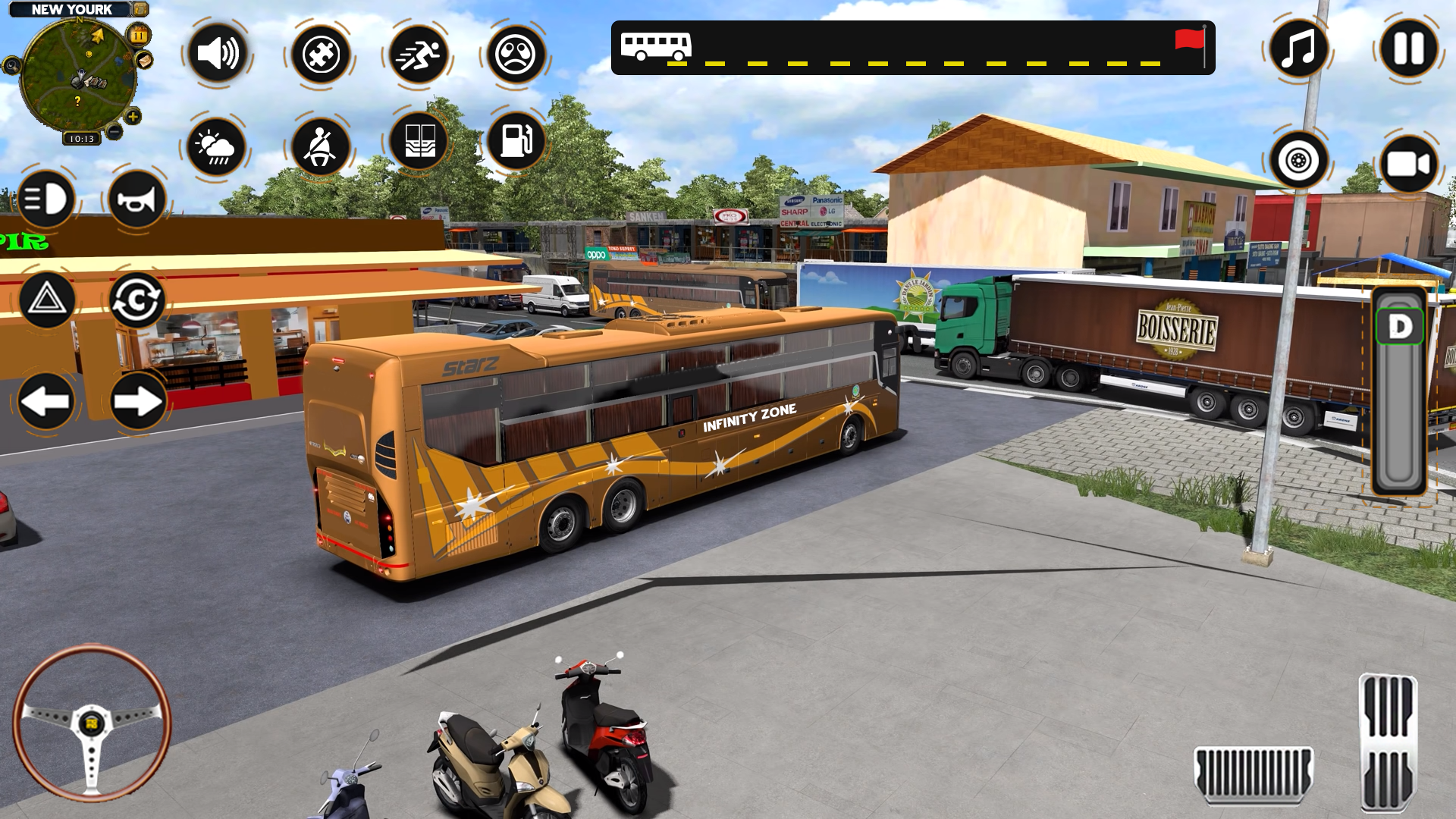Open the bus door button
Screen dimensions: 1456x819
click(x=419, y=142)
